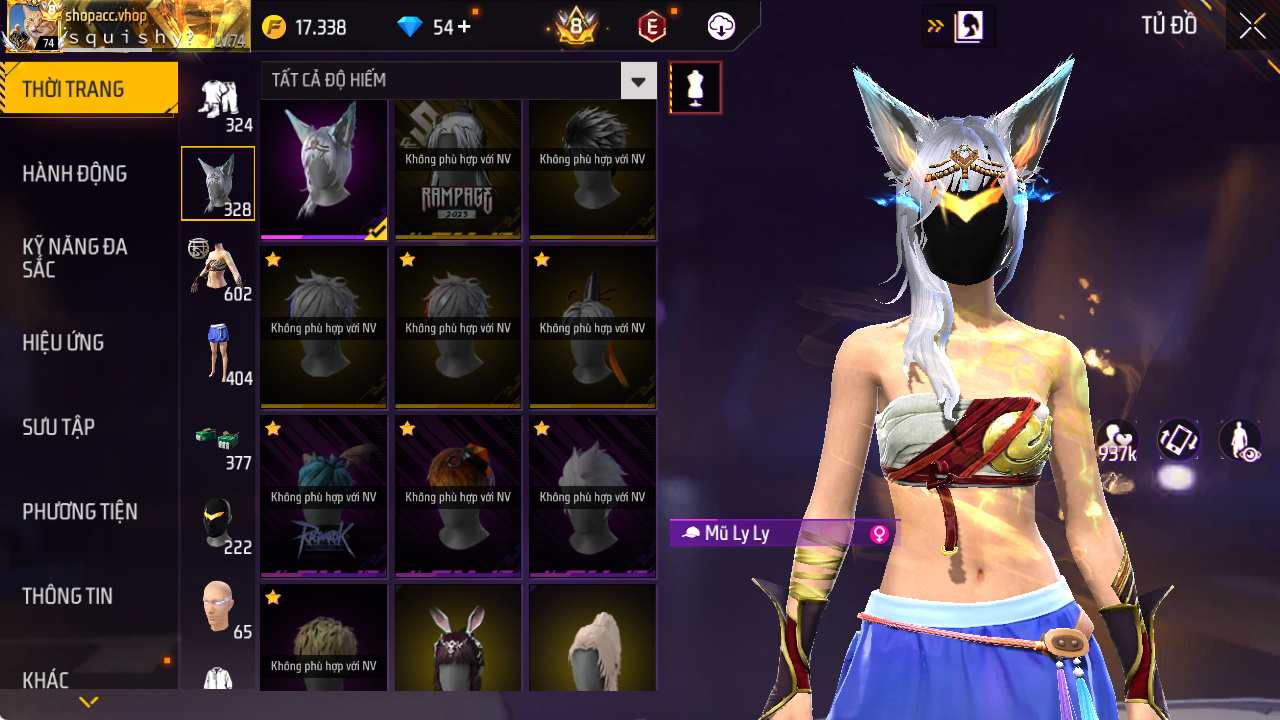Screen dimensions: 1280x720
Task: Tap the rotate device icon beside the character
Action: pos(1177,440)
